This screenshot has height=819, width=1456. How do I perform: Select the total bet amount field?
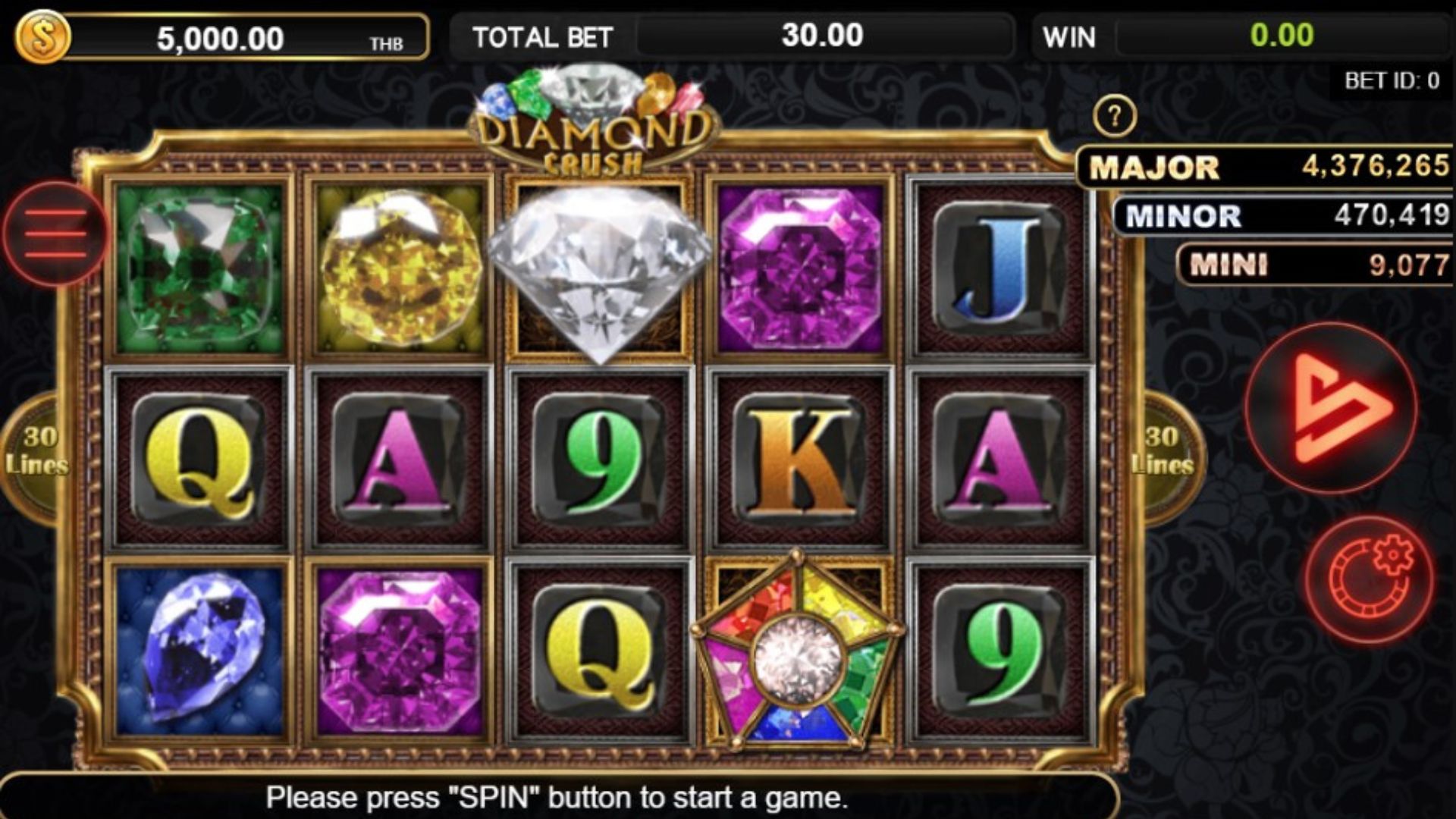pyautogui.click(x=824, y=36)
